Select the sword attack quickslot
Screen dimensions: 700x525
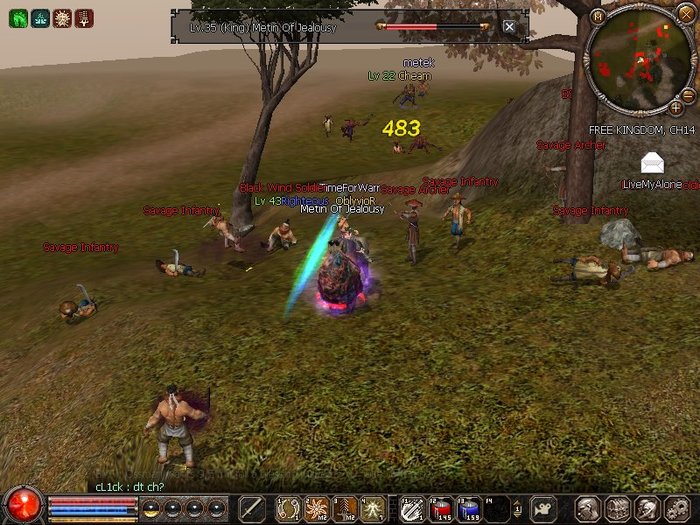click(252, 508)
